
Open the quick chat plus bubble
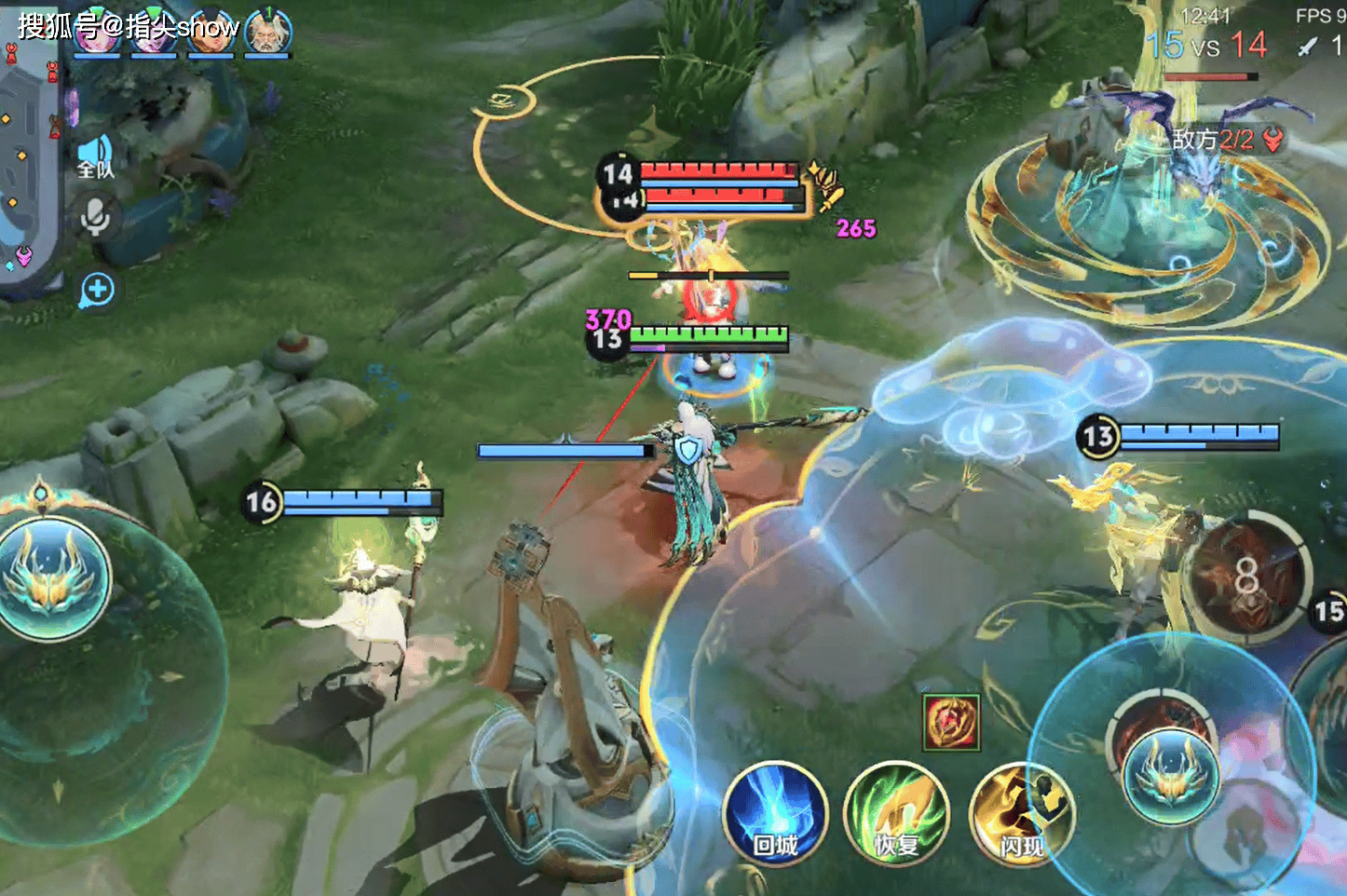(97, 291)
